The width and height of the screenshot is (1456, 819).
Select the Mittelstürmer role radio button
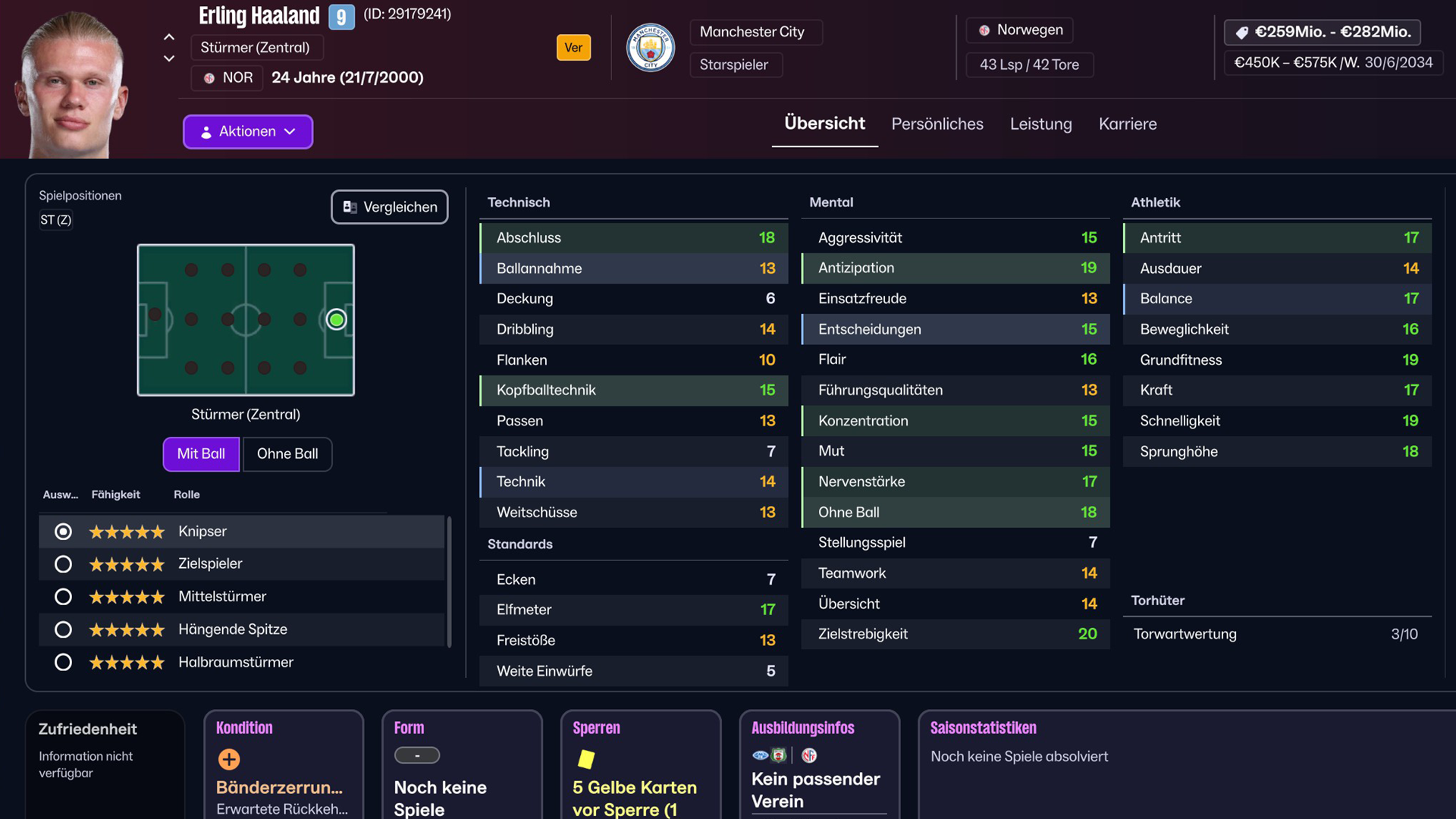click(x=63, y=597)
